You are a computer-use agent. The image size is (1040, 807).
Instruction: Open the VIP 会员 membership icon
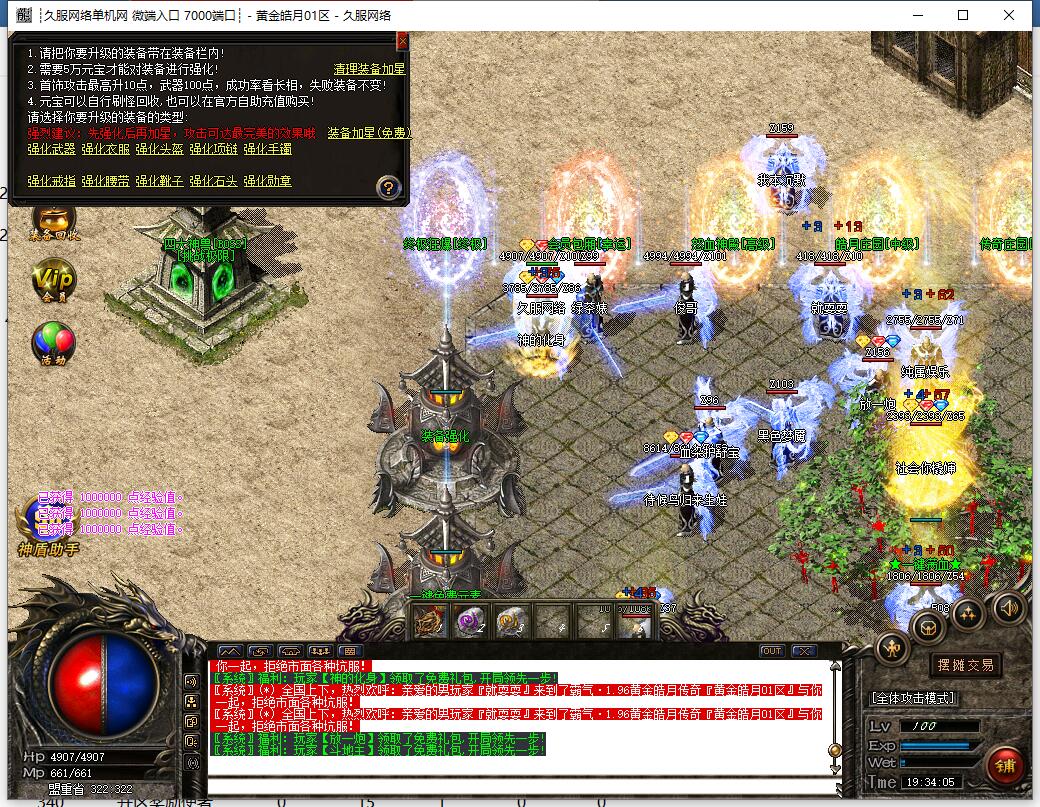pos(53,279)
